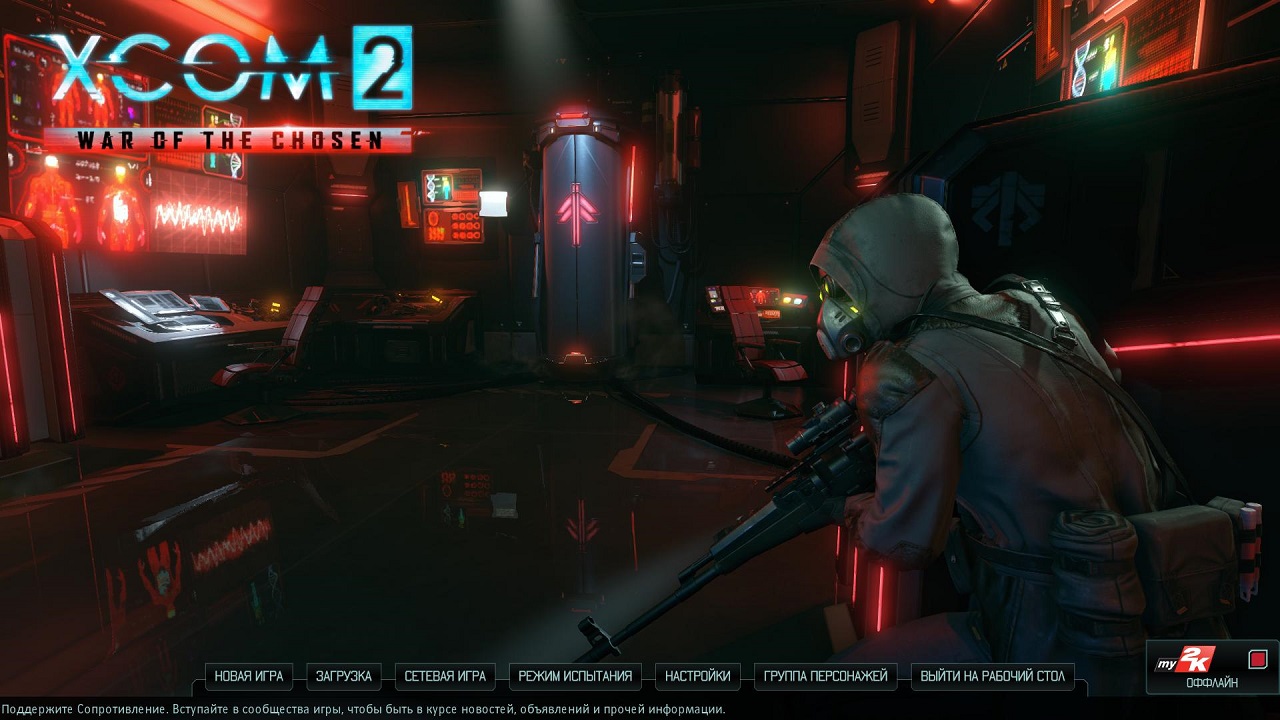This screenshot has height=720, width=1280.
Task: Open ГРУППА ПЕРСОНАЖЕЙ character pool
Action: coord(825,677)
